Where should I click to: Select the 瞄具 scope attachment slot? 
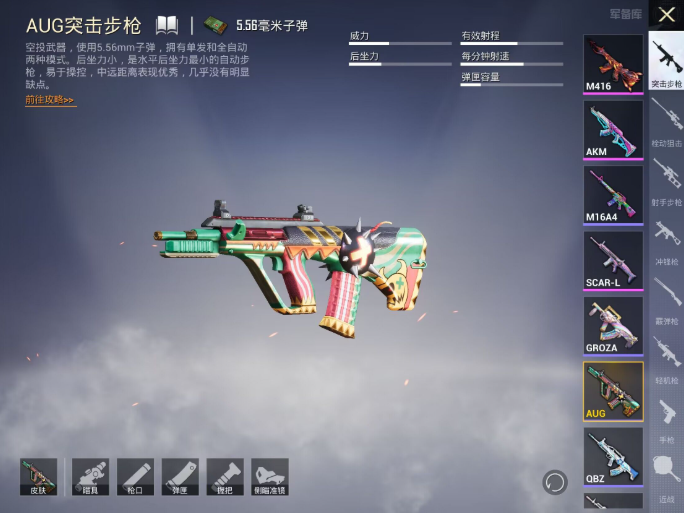(x=90, y=477)
